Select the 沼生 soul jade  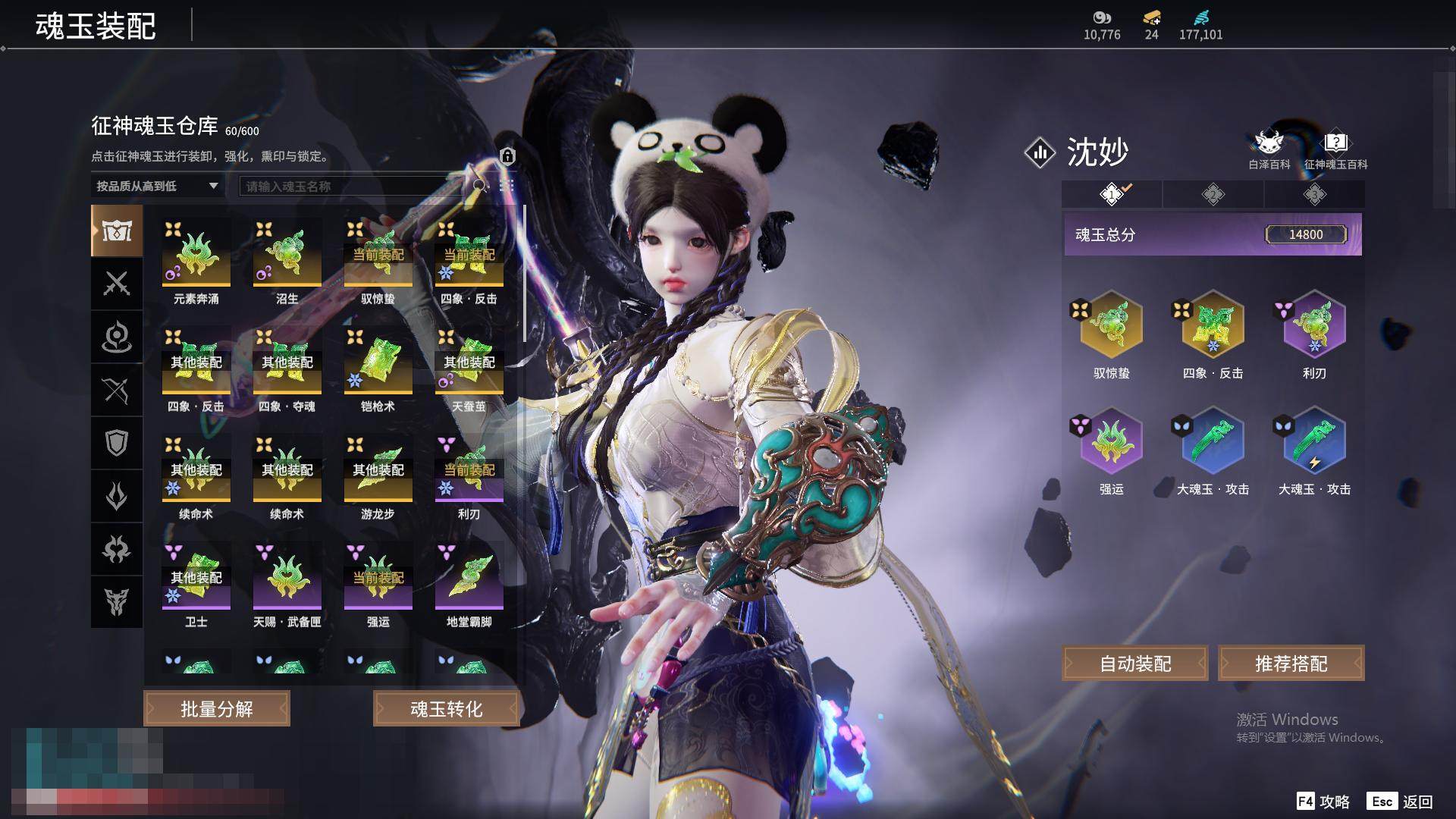[x=287, y=254]
